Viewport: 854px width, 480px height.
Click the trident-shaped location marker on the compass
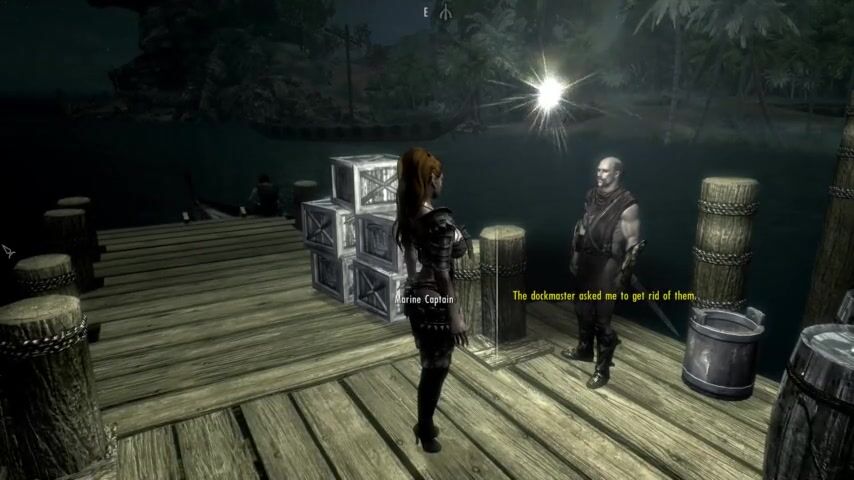(444, 11)
